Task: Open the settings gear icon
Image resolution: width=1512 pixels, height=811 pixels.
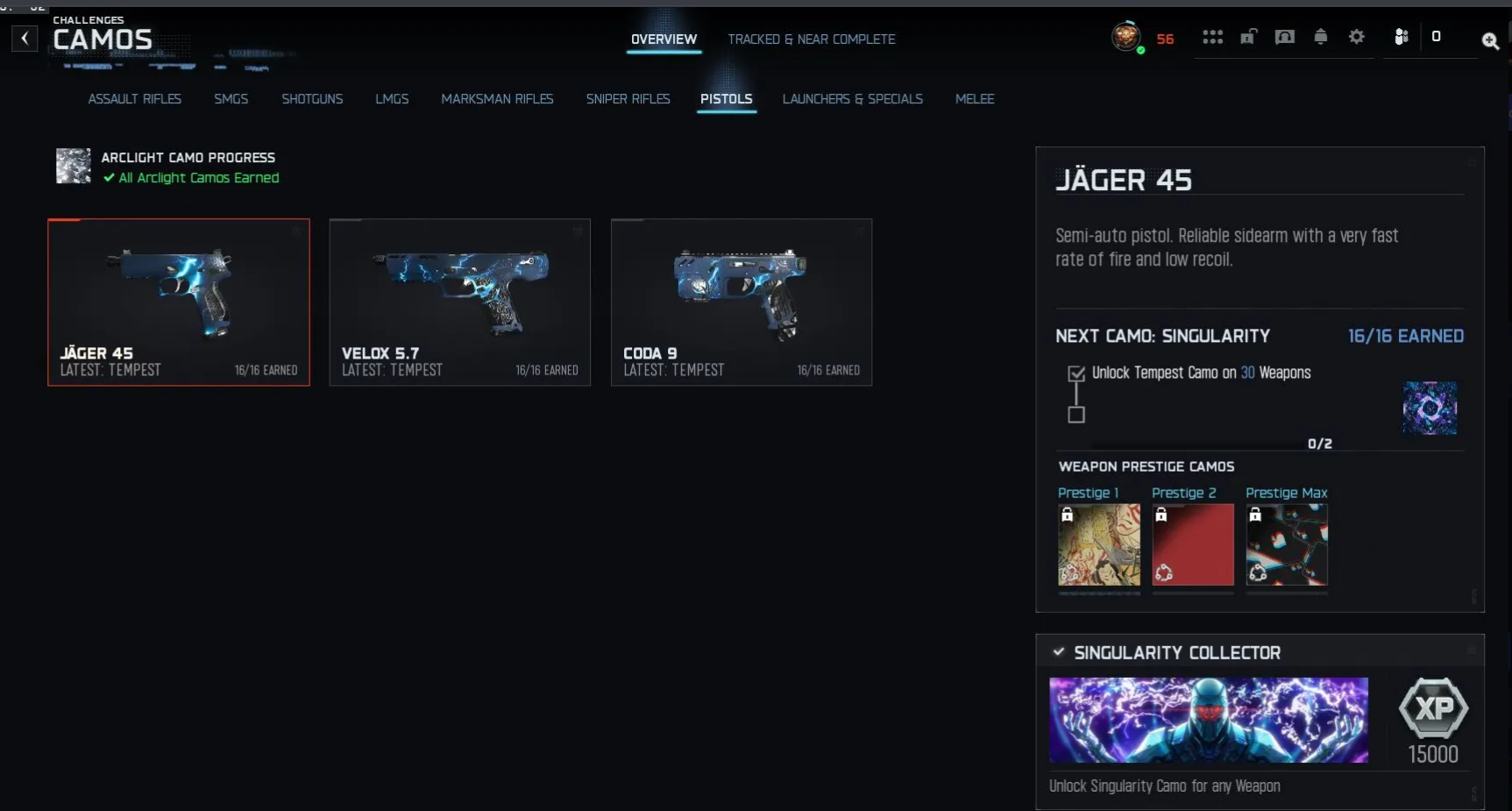Action: coord(1357,37)
